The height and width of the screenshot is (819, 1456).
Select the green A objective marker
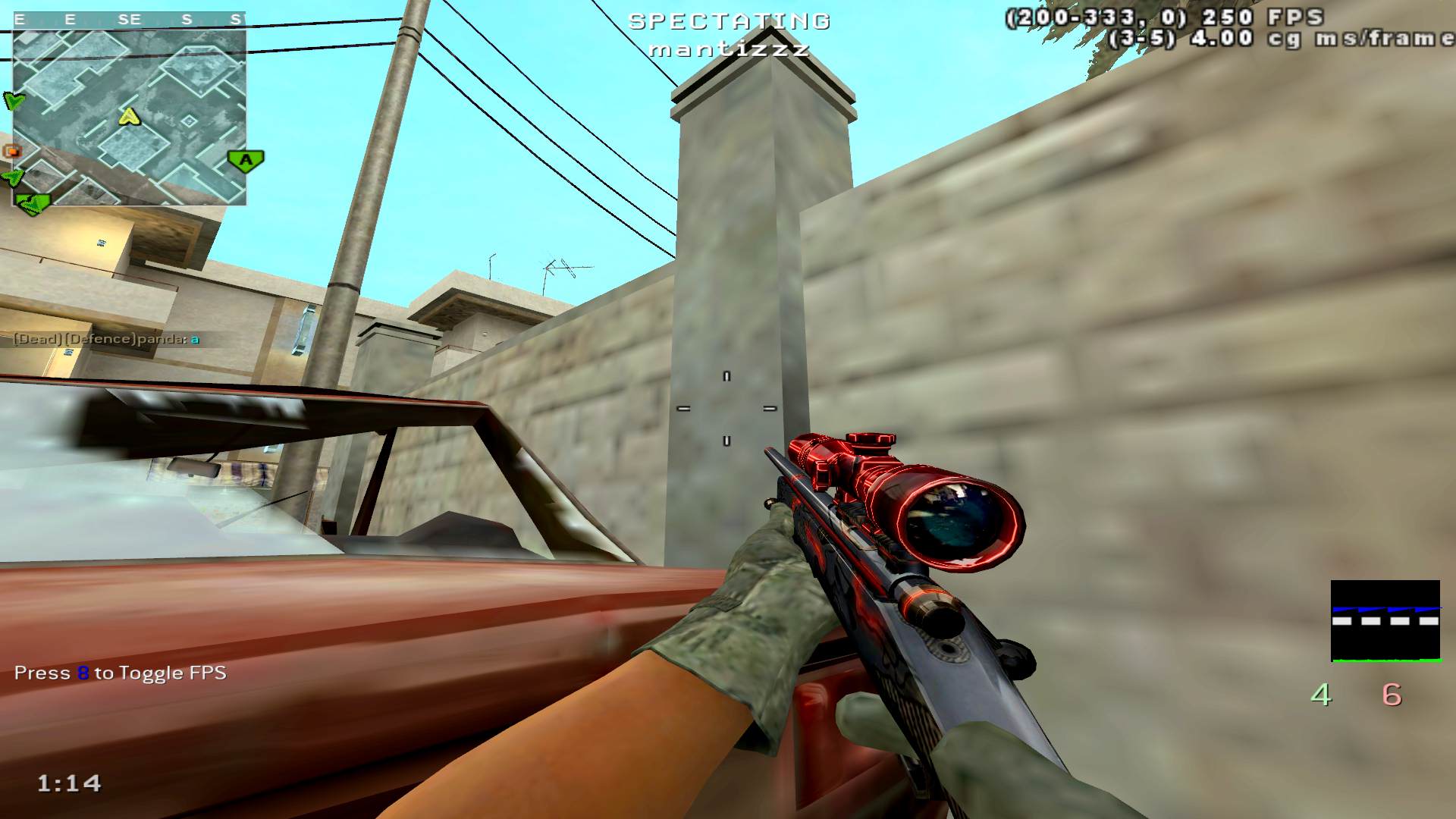coord(246,160)
